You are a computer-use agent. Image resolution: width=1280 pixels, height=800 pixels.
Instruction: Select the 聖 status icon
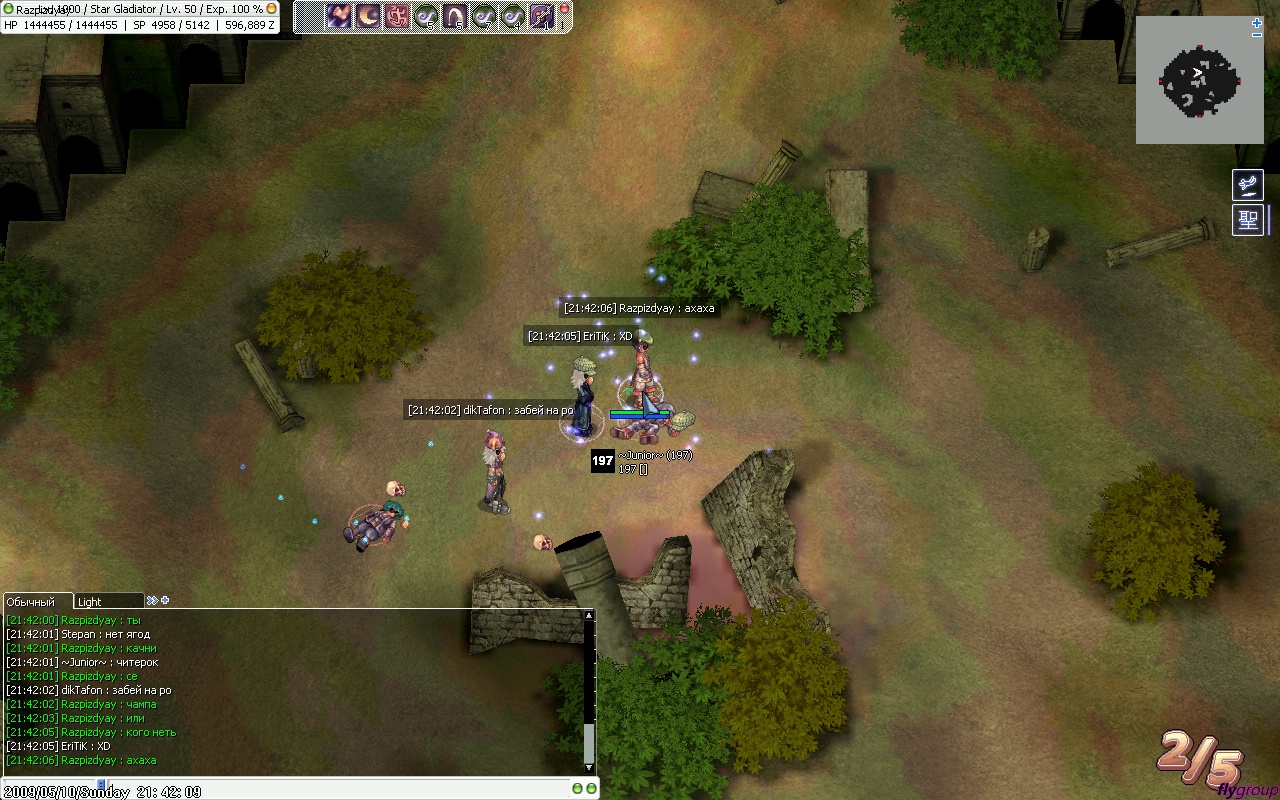click(x=1248, y=220)
